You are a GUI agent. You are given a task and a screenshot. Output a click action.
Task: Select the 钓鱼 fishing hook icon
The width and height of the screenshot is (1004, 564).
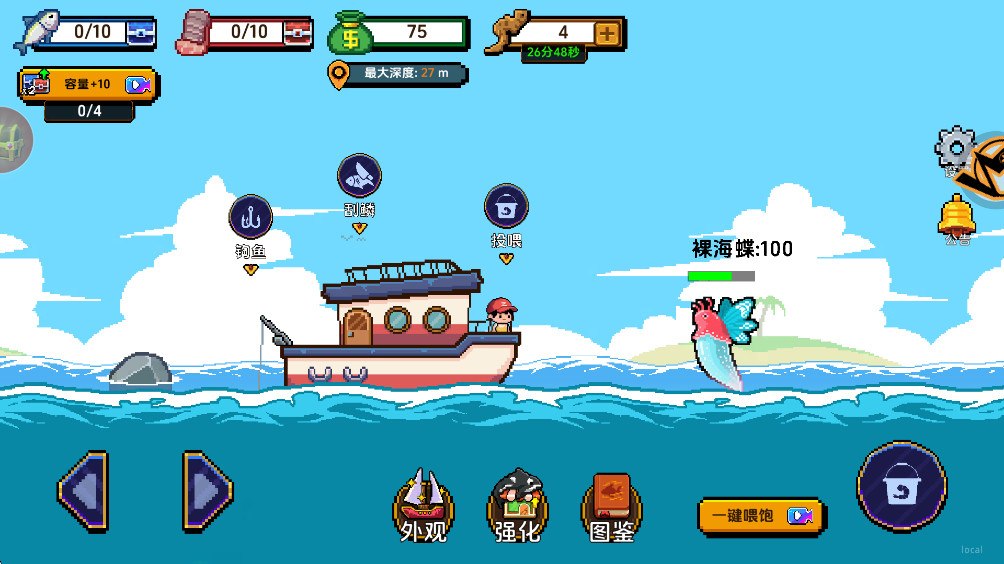click(251, 217)
